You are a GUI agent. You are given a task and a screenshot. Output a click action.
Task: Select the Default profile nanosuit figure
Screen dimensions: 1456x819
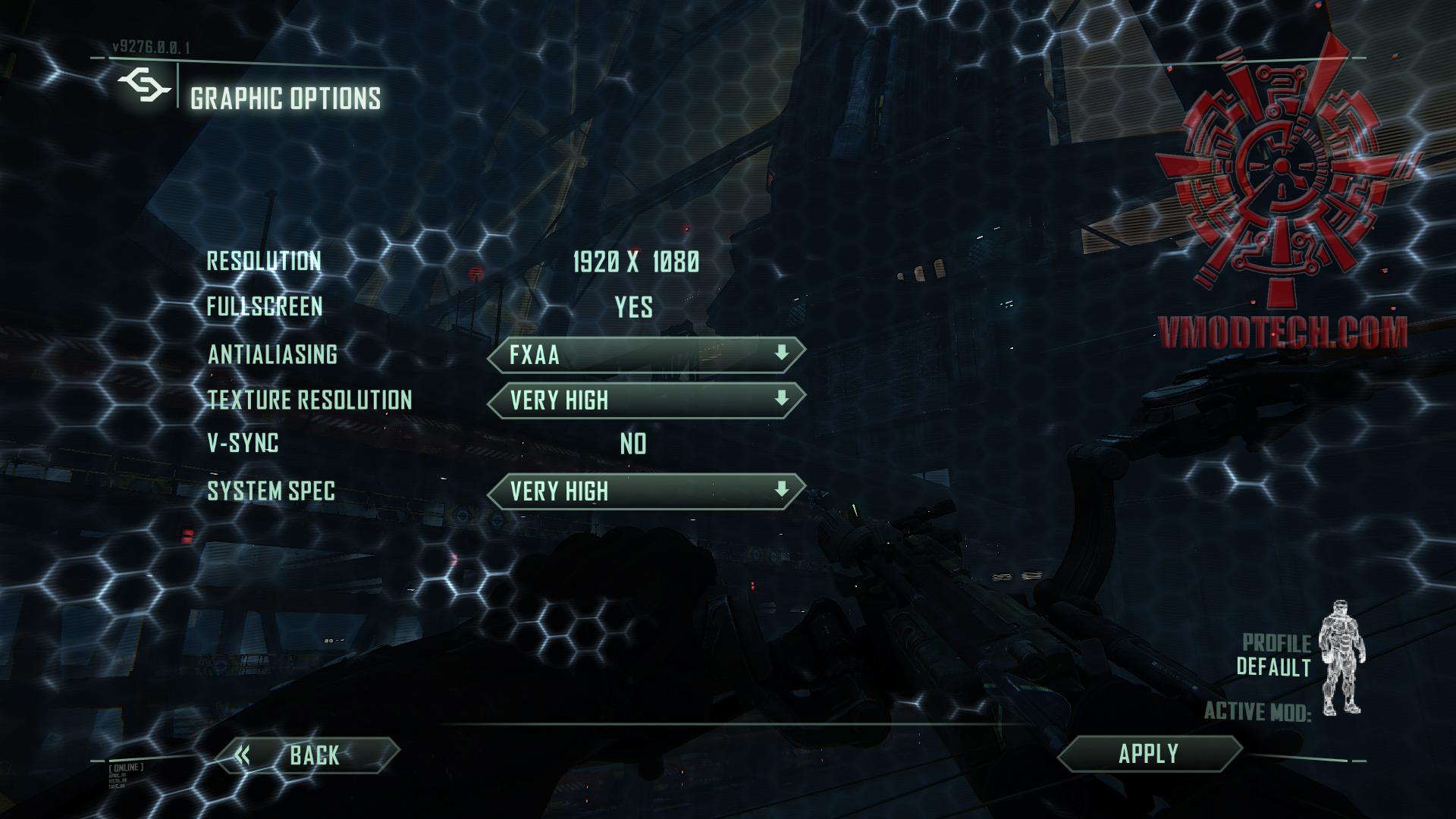point(1341,658)
